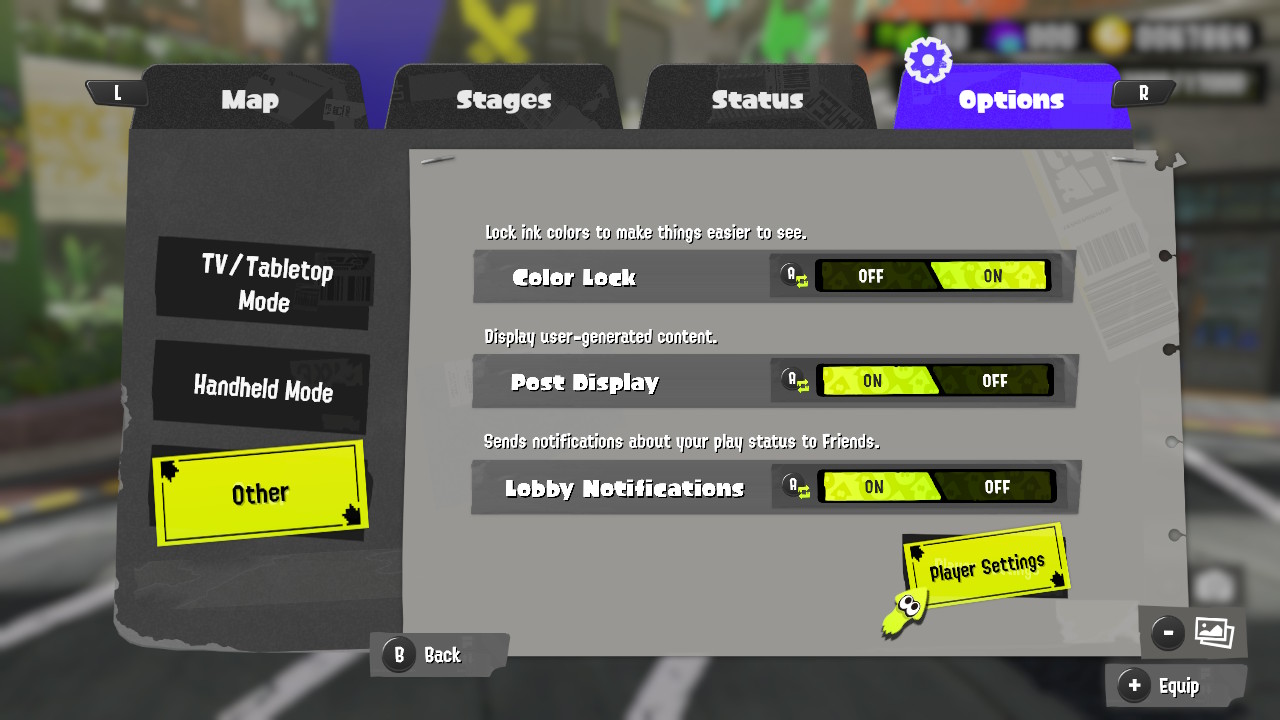The width and height of the screenshot is (1280, 720).
Task: Open the Stages tab
Action: 503,100
